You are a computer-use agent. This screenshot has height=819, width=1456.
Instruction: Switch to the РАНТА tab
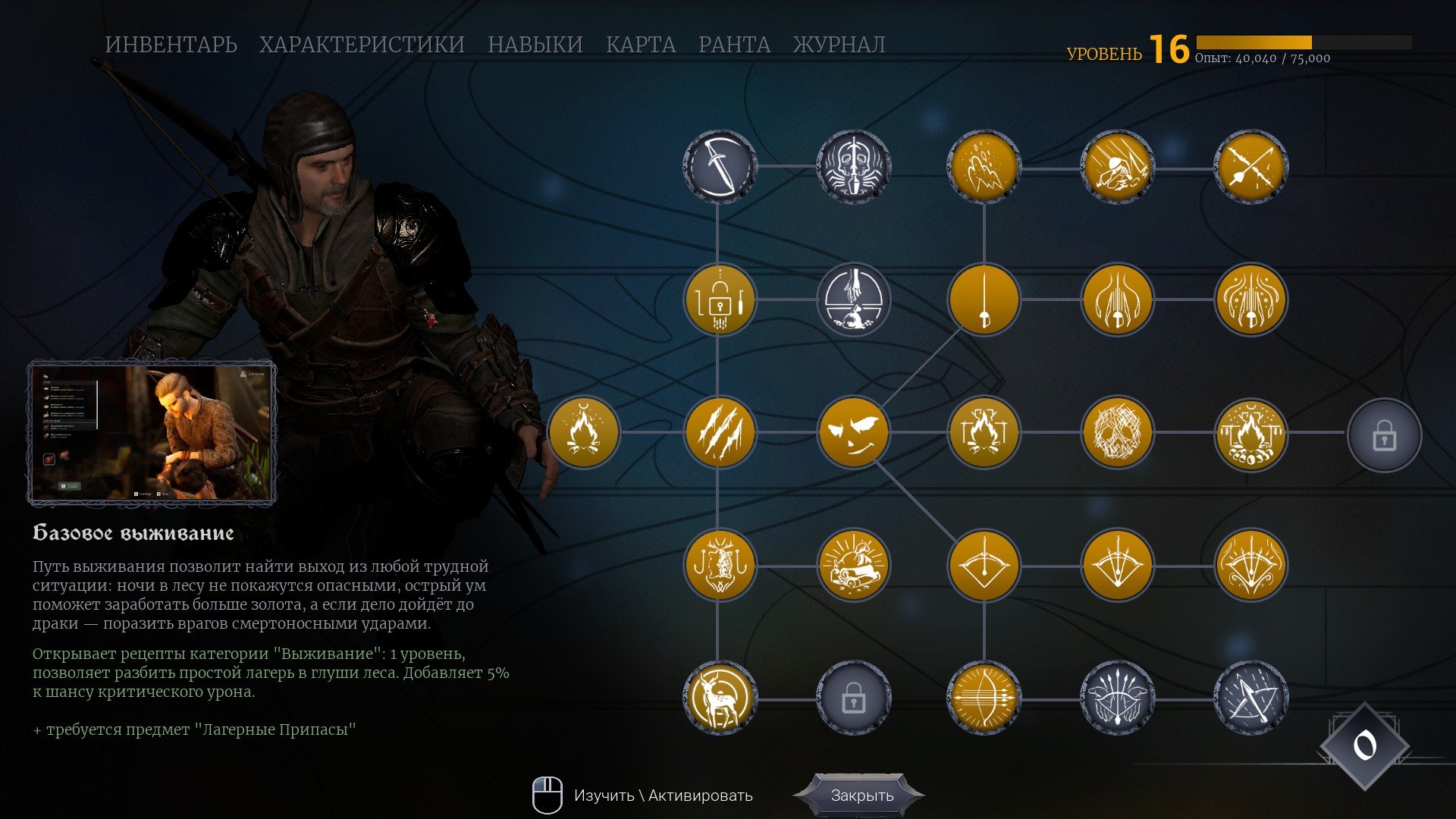(x=734, y=45)
